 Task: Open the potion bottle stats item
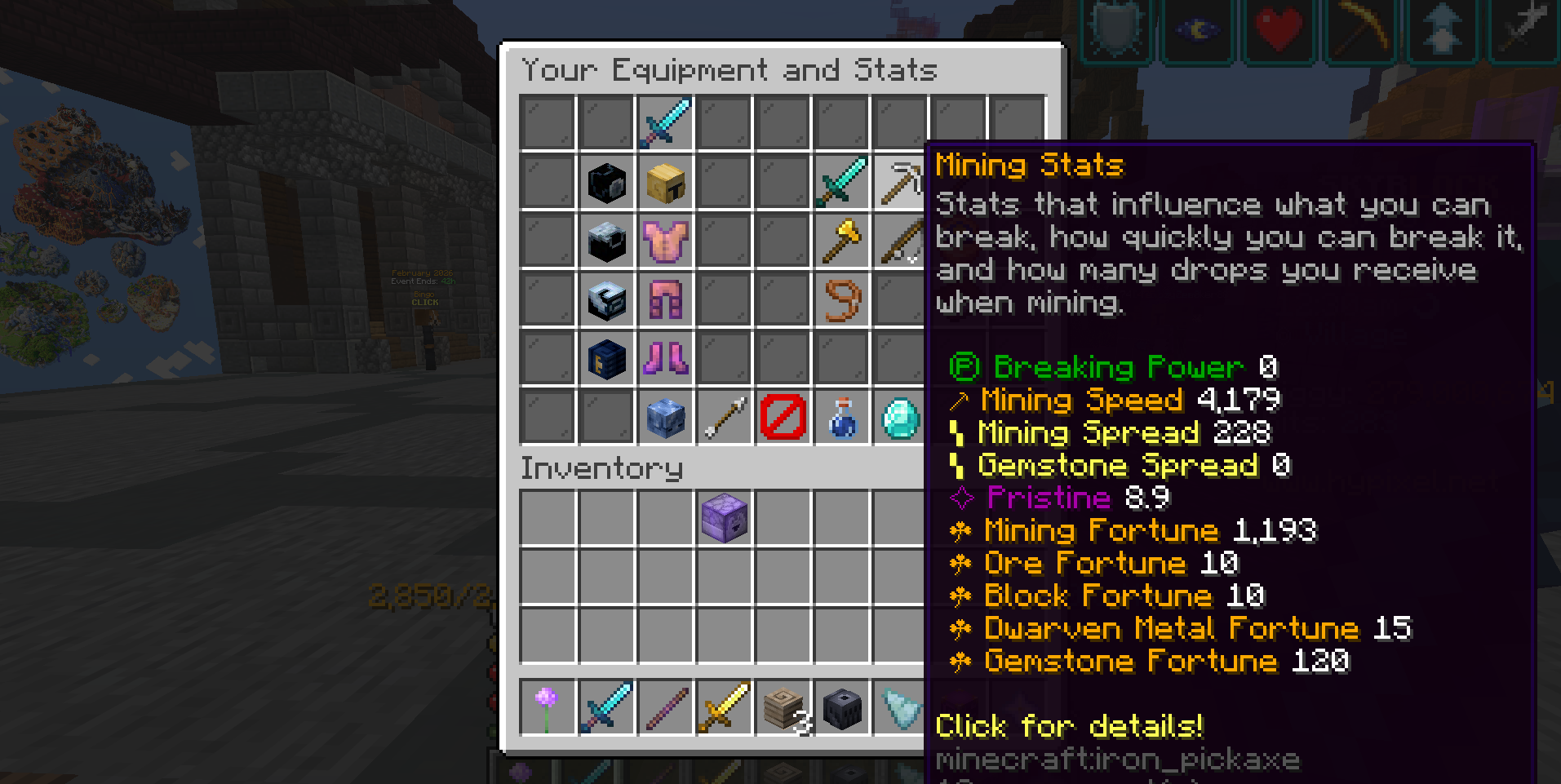click(x=841, y=416)
